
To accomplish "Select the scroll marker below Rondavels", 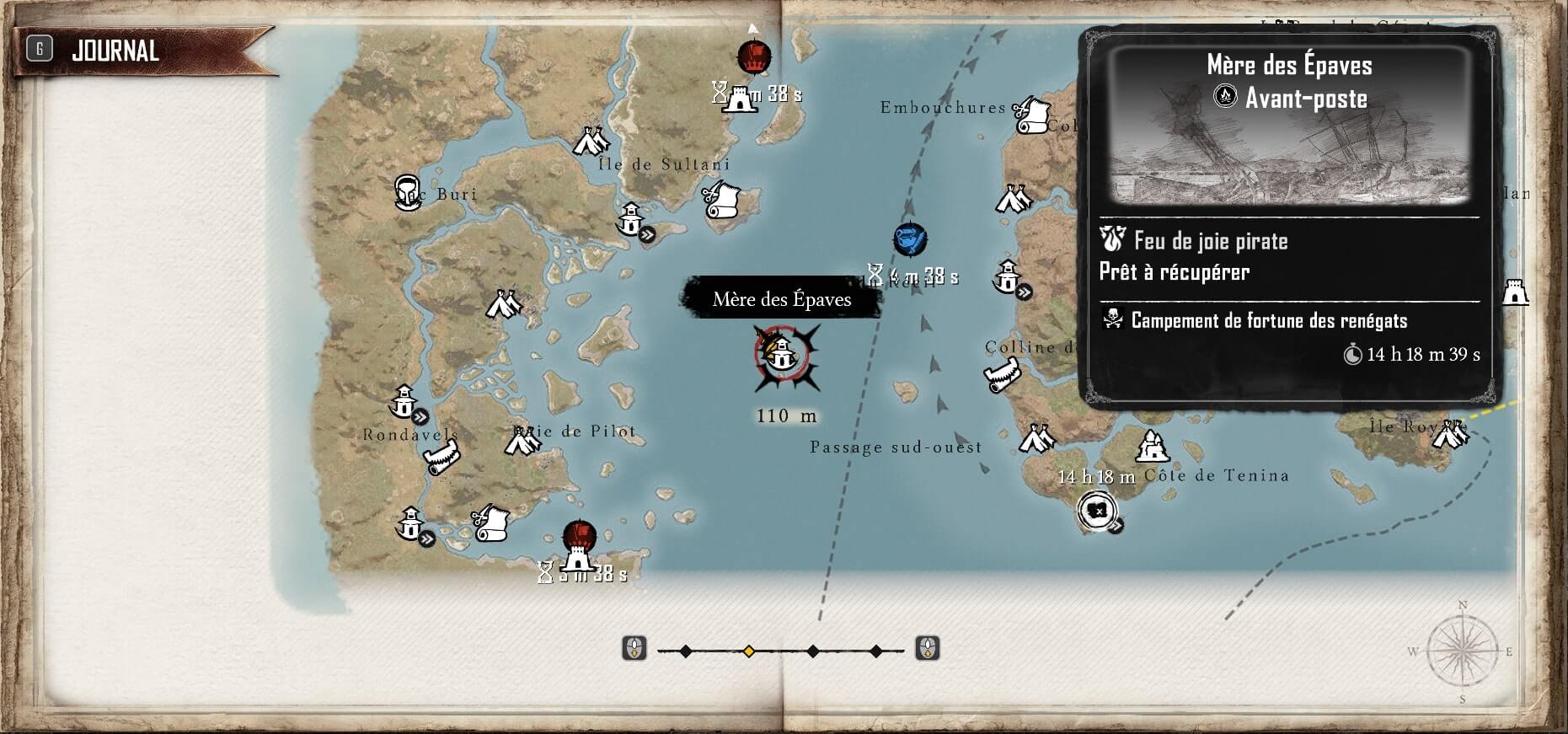I will (x=441, y=459).
